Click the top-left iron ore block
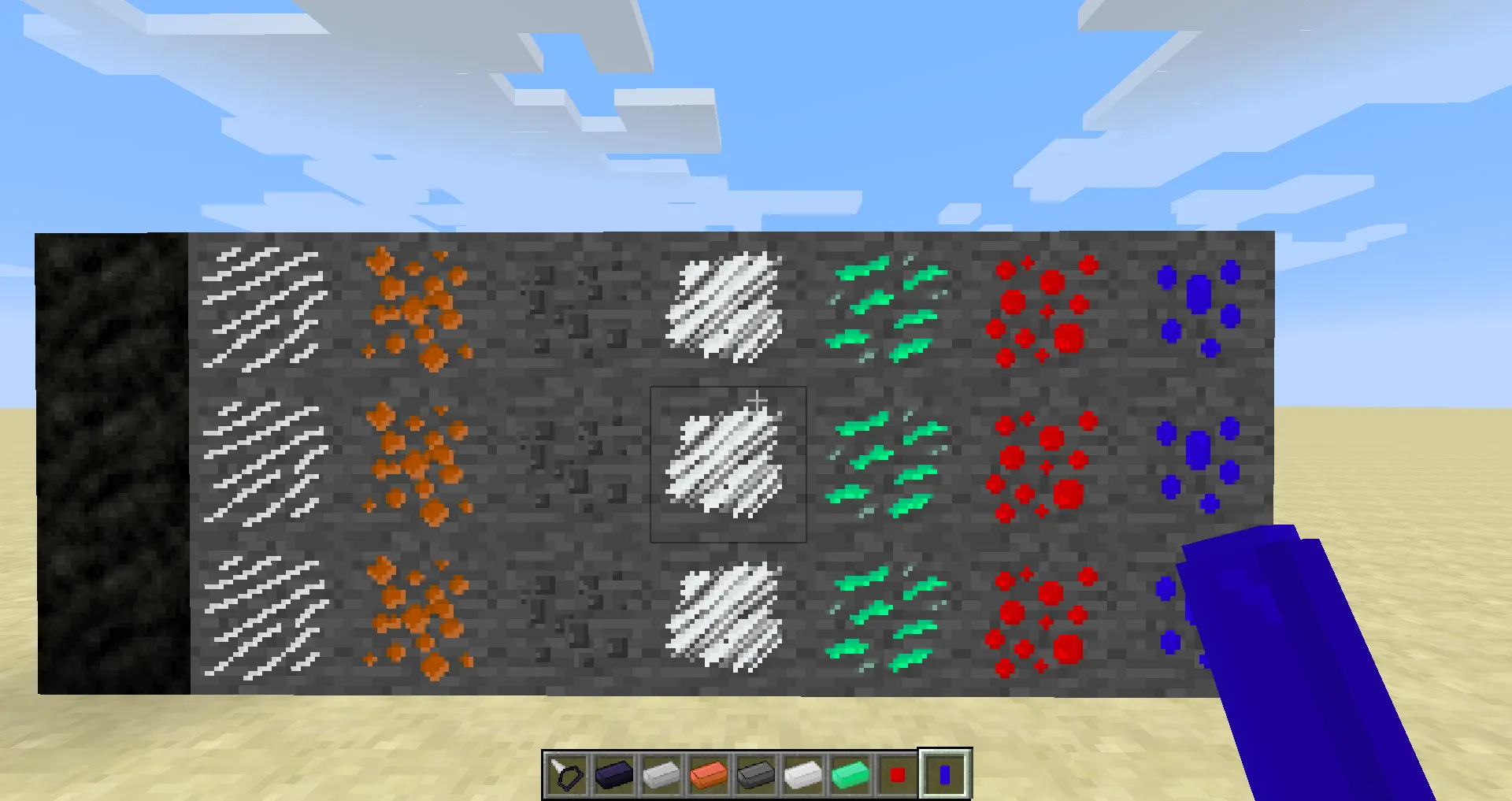Viewport: 1512px width, 801px height. click(264, 307)
